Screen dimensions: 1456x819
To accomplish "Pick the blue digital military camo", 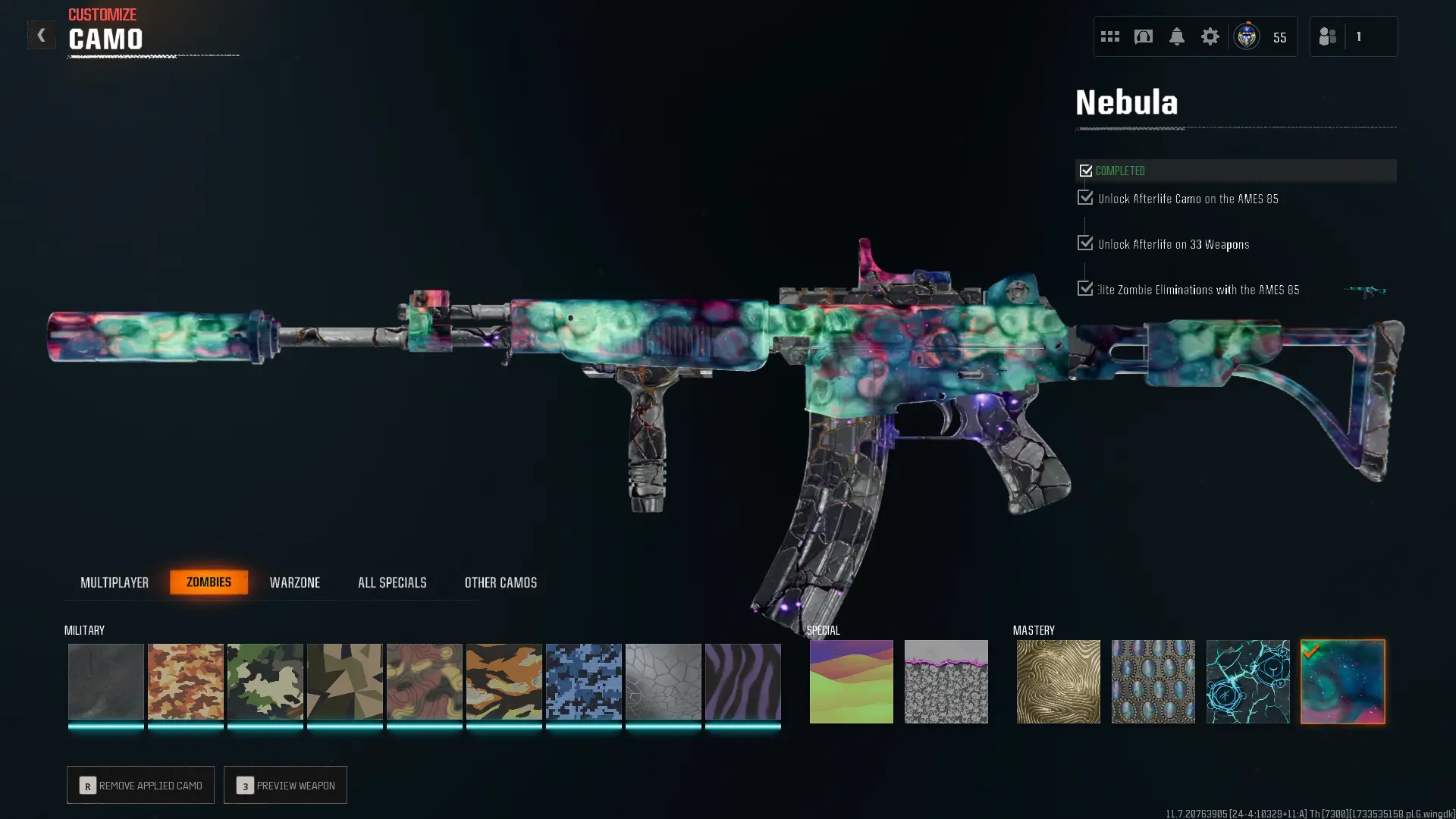I will [583, 682].
